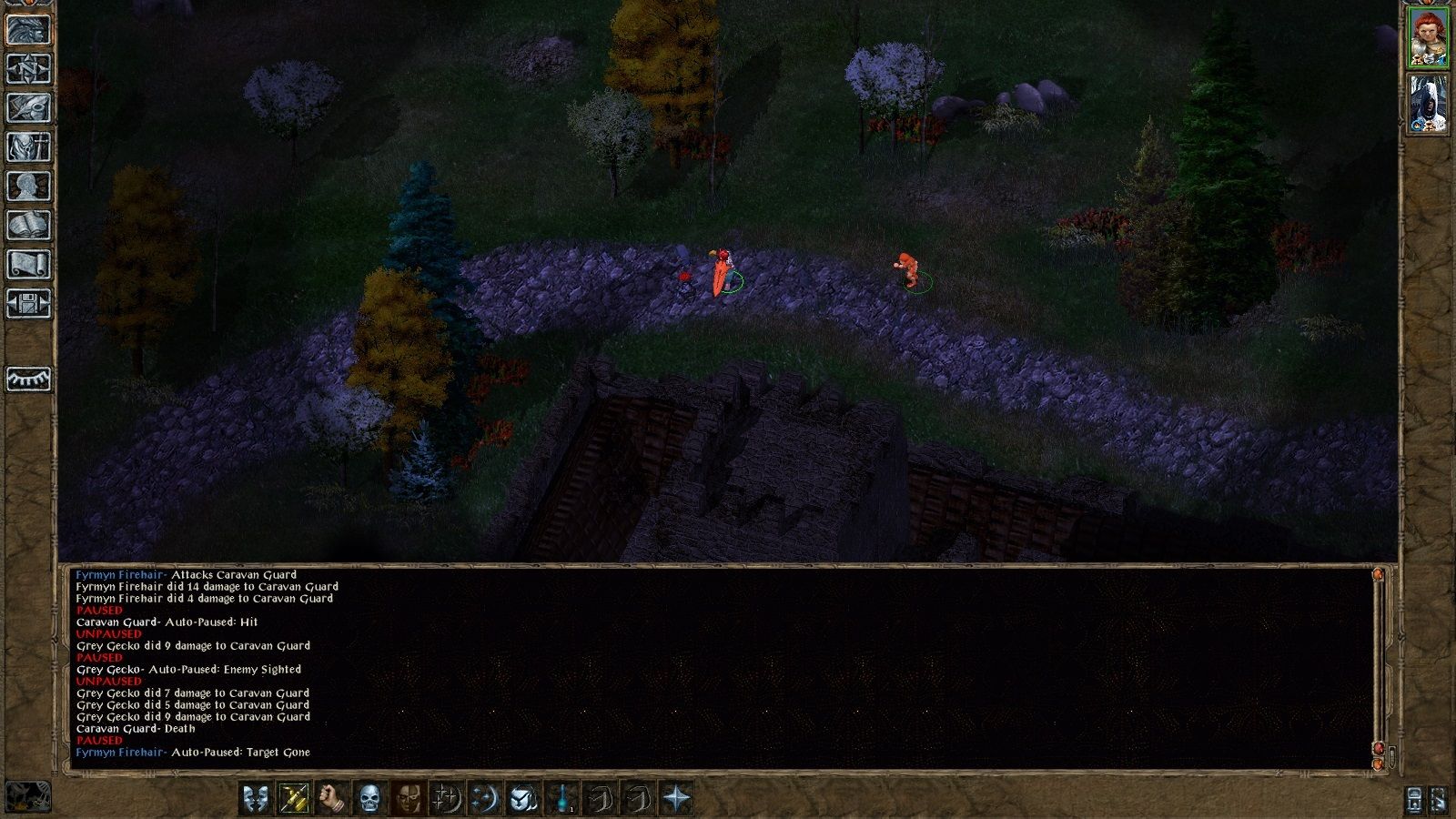Open the priest scroll icon
This screenshot has width=1456, height=819.
28,265
